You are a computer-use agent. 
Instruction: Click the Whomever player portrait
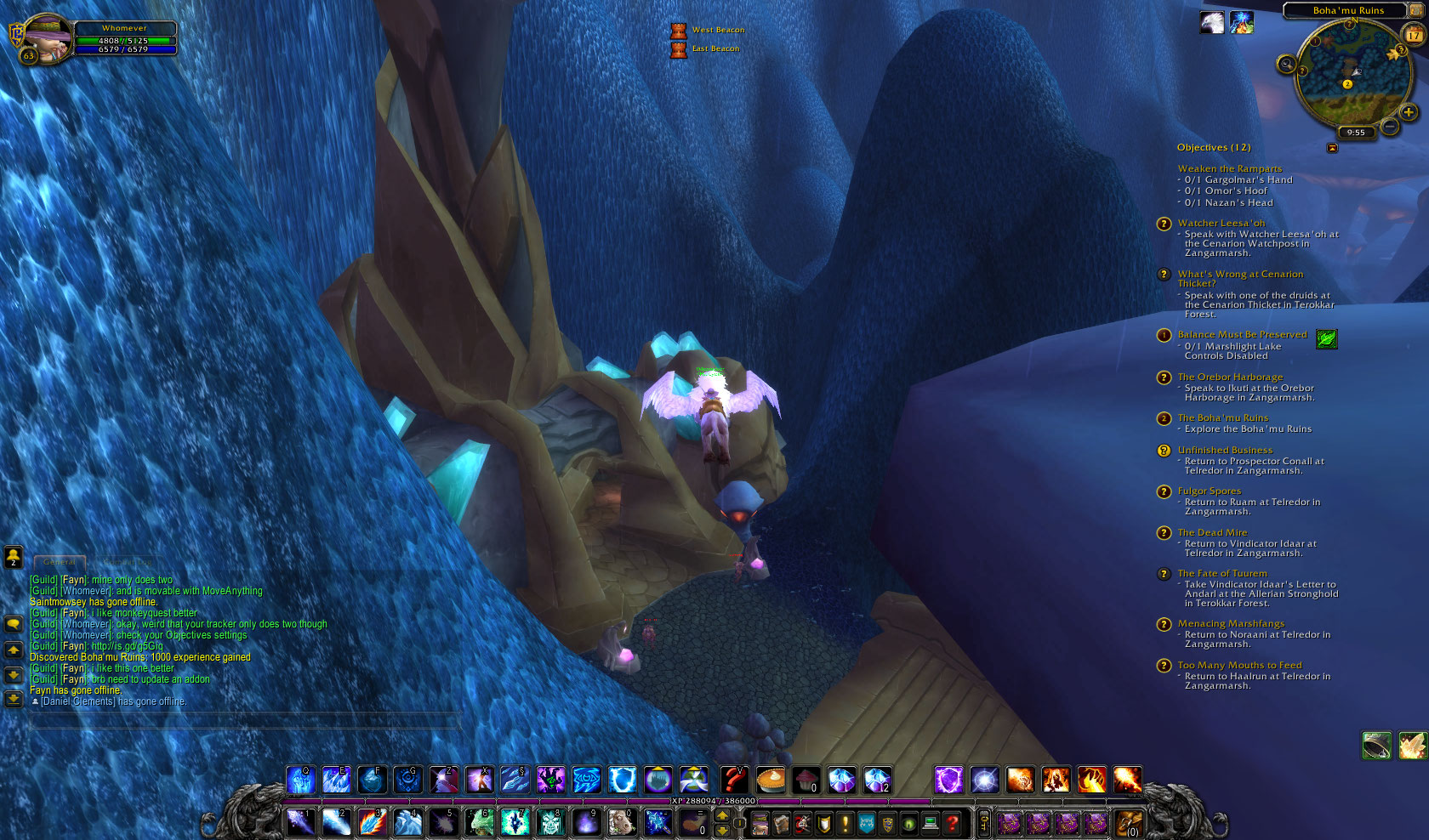tap(45, 38)
